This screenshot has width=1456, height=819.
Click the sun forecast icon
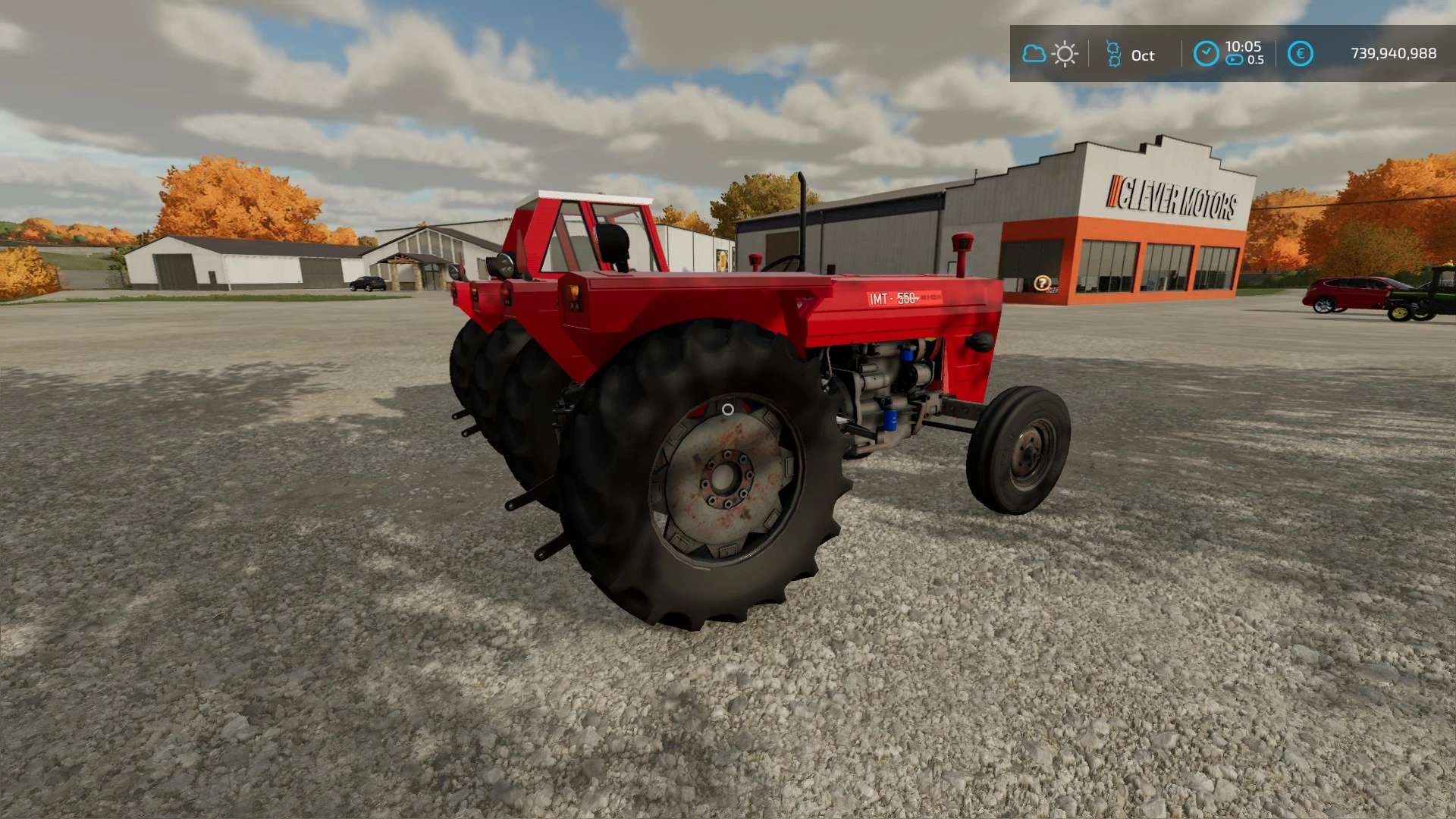point(1065,54)
